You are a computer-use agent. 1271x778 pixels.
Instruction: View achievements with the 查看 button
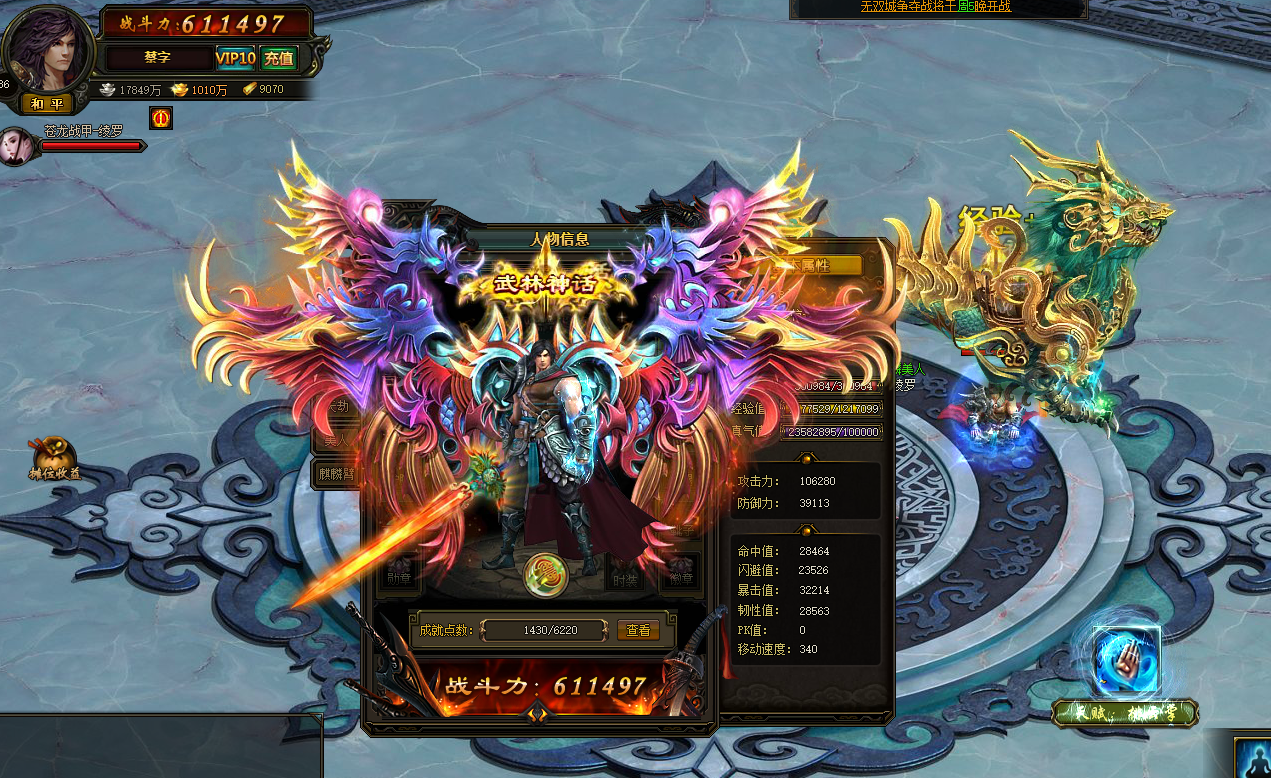(x=639, y=630)
